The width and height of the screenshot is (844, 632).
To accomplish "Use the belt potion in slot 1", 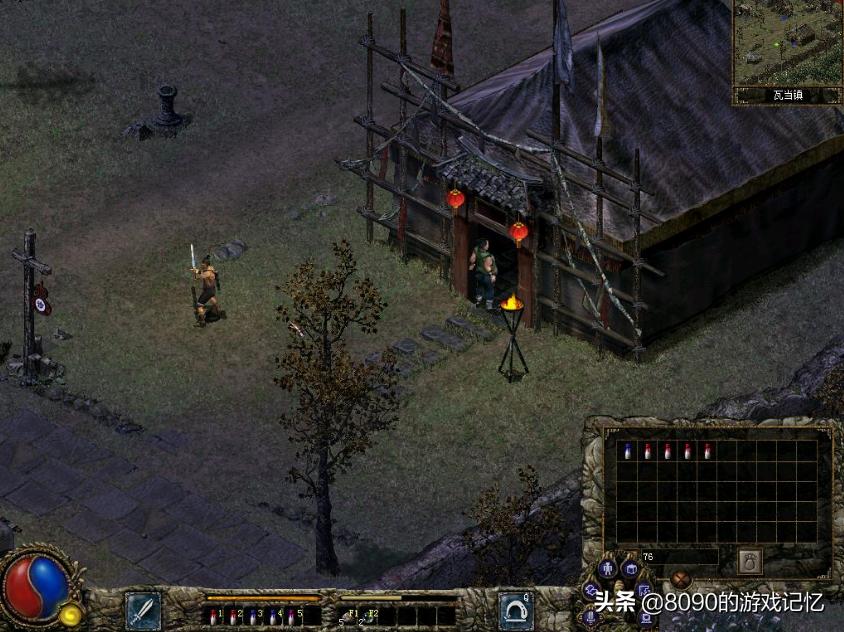I will click(x=213, y=616).
